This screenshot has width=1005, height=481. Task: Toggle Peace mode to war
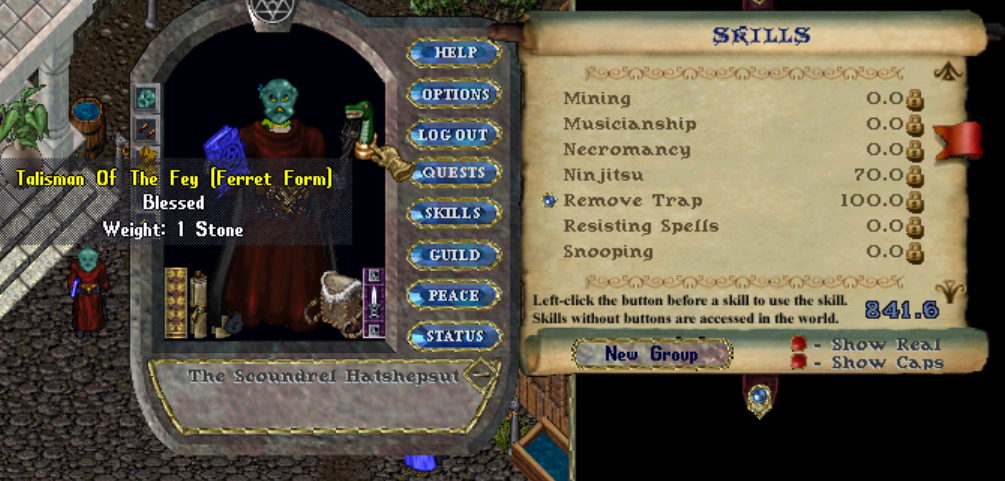pos(453,296)
